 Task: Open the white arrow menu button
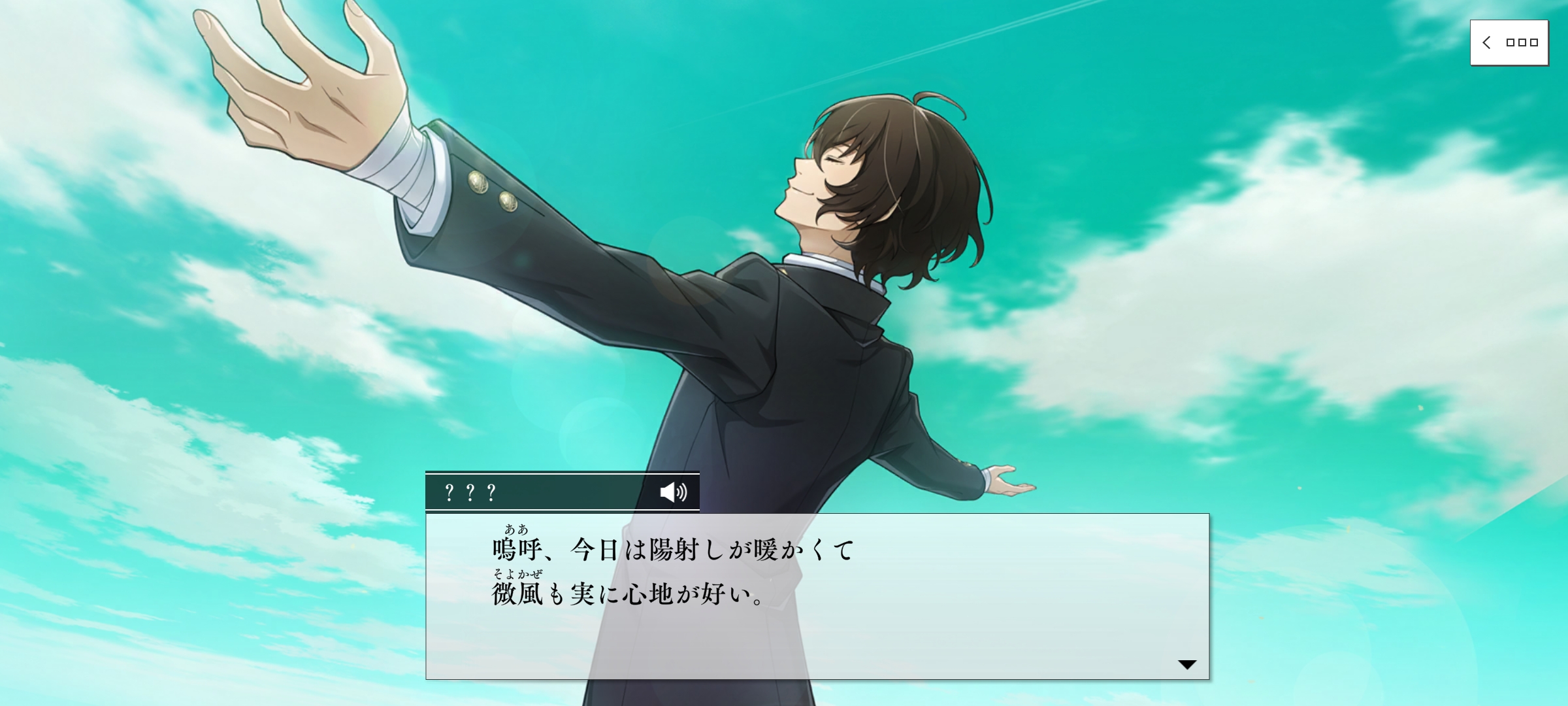[1509, 43]
